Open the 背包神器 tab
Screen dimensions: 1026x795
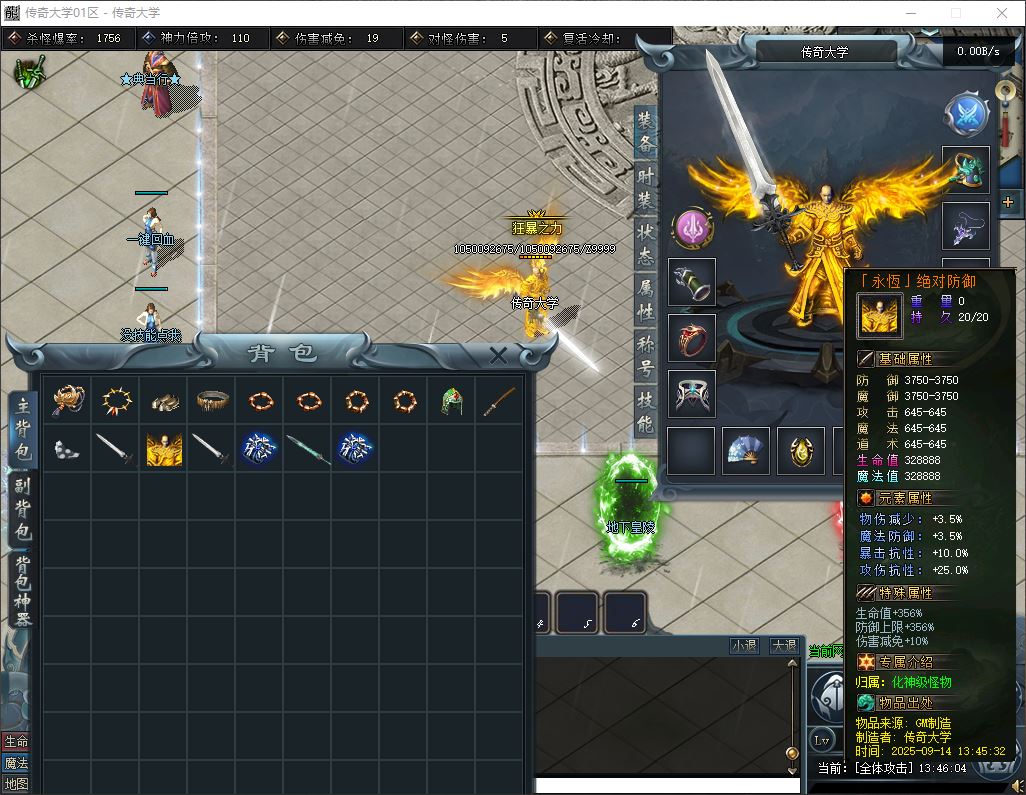(23, 589)
